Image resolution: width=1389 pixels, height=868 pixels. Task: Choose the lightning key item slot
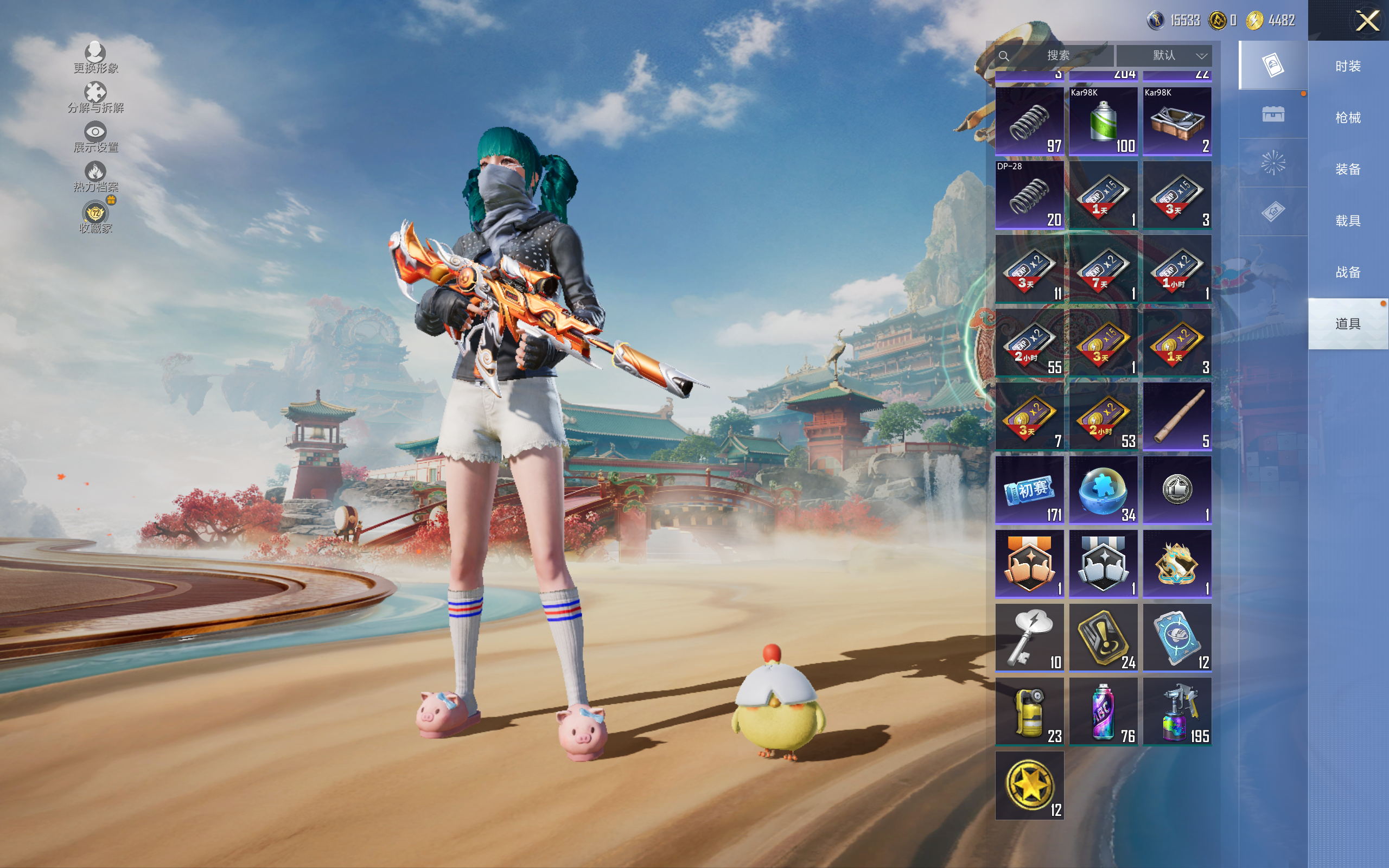1030,638
